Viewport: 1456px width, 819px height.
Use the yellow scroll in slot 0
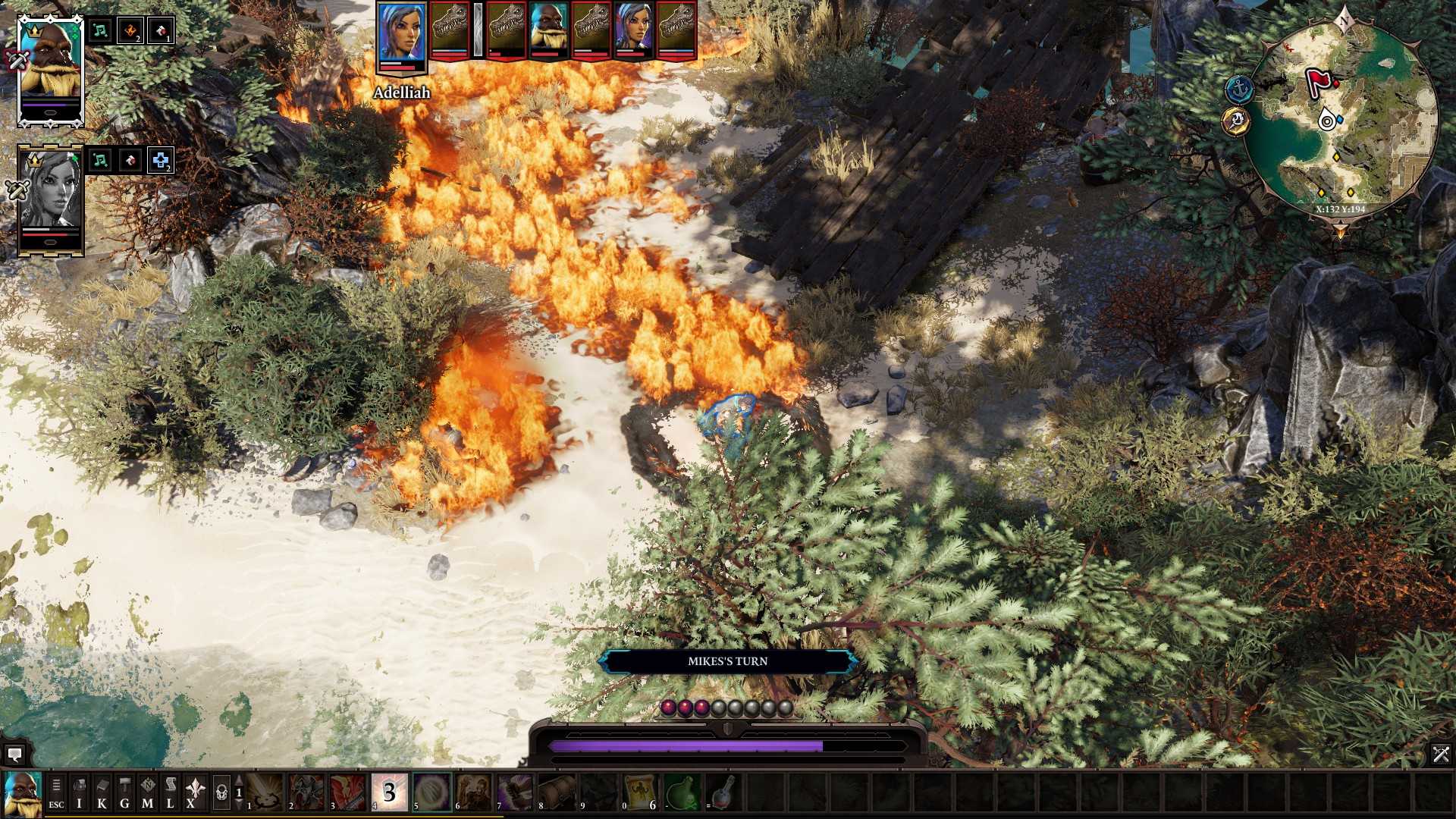coord(640,792)
